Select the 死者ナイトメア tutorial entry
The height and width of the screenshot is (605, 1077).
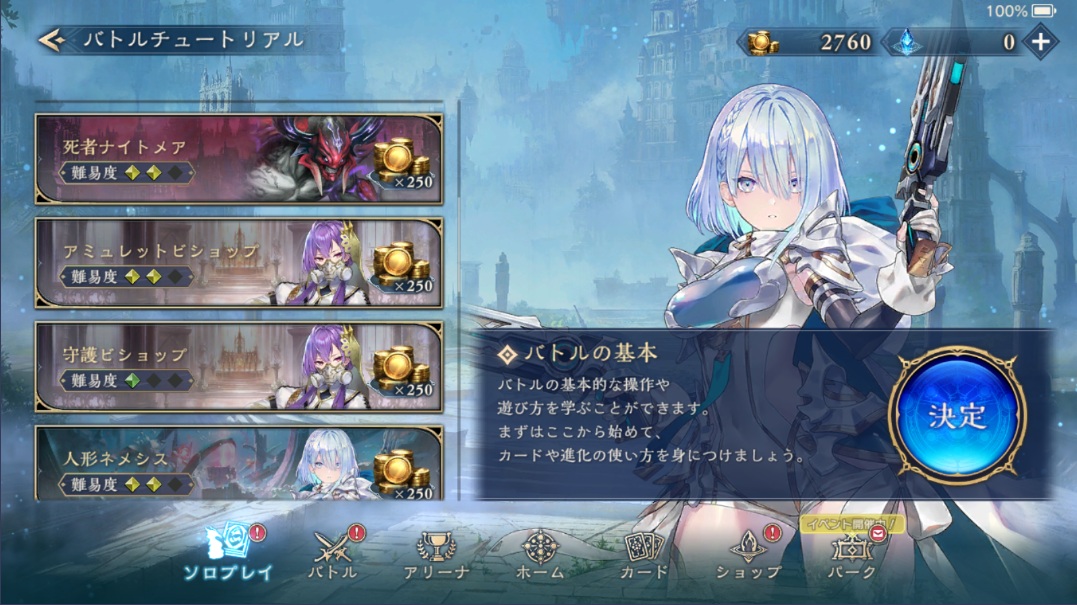(x=238, y=159)
